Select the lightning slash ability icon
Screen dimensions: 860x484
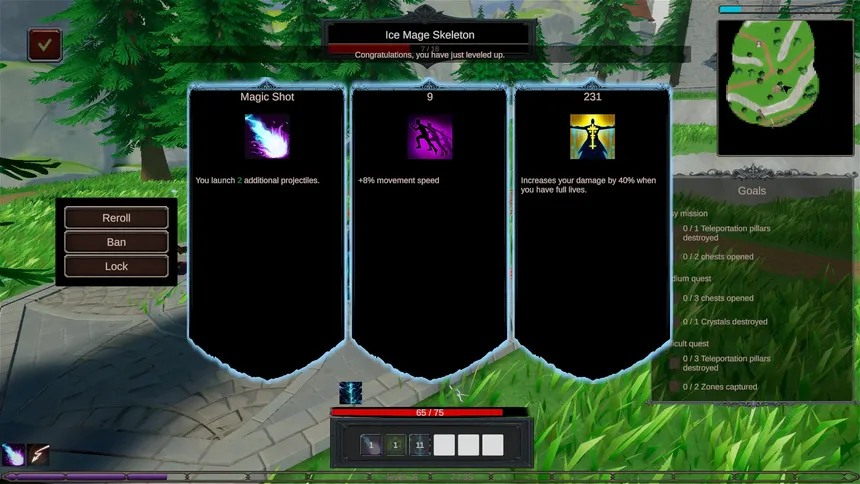pos(38,455)
